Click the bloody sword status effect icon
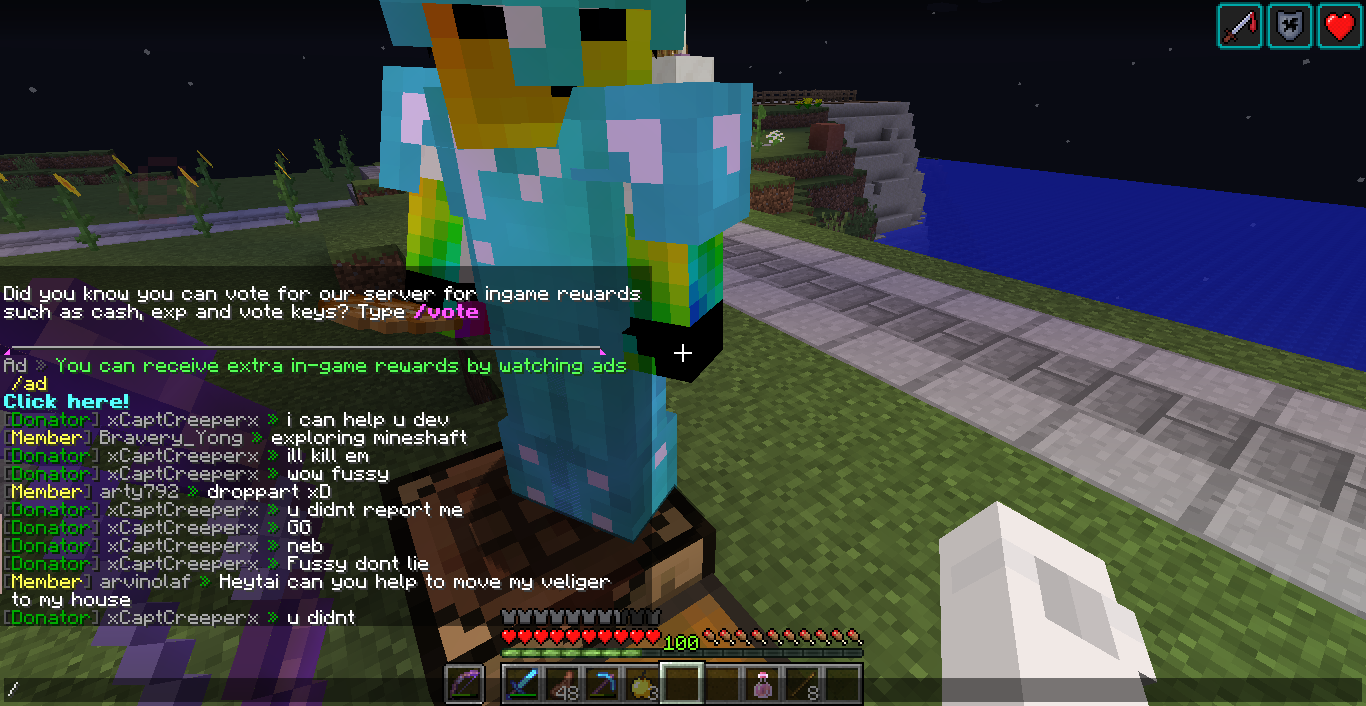The width and height of the screenshot is (1366, 706). [x=1240, y=26]
